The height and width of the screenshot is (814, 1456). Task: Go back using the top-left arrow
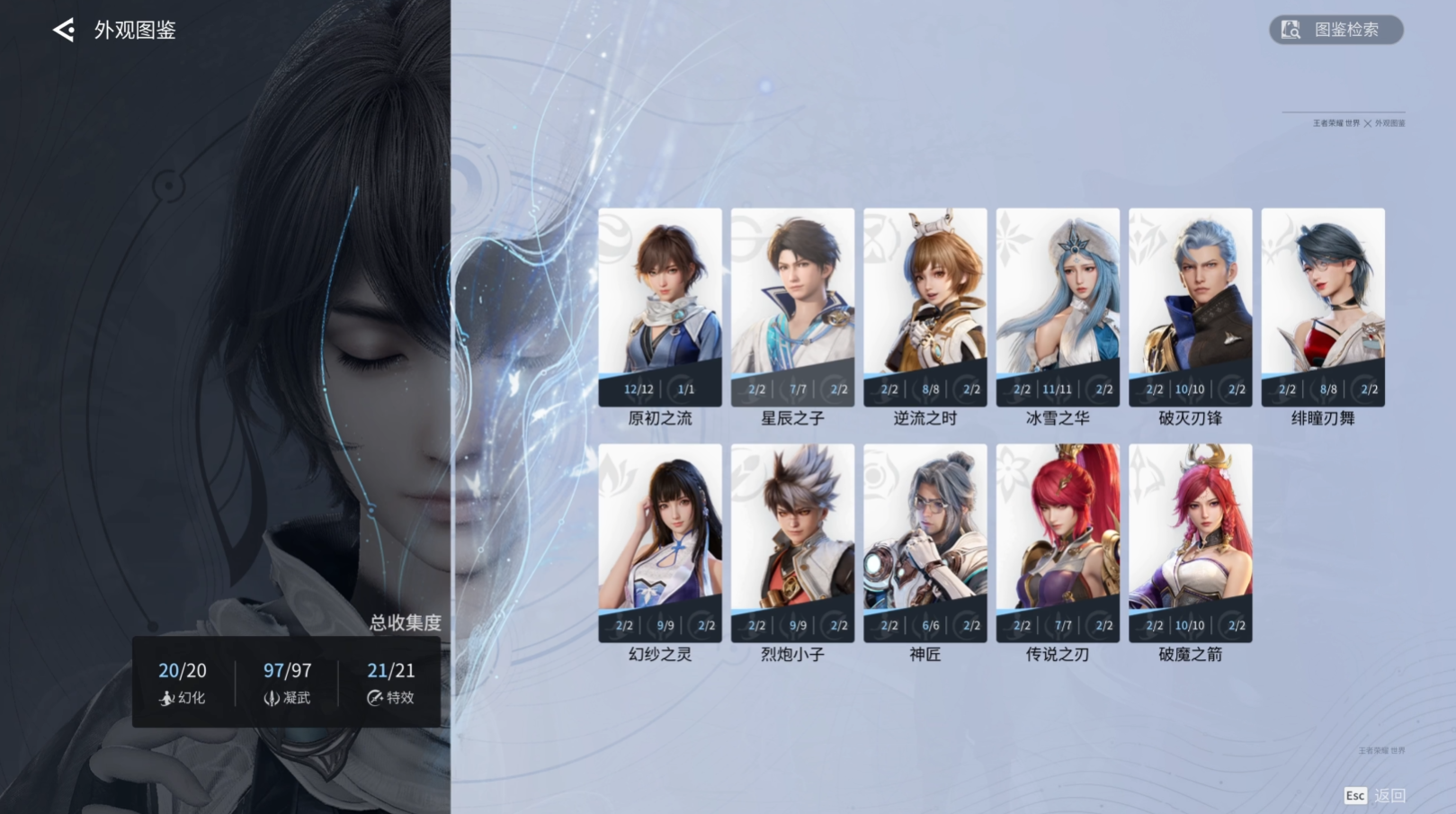pos(64,30)
